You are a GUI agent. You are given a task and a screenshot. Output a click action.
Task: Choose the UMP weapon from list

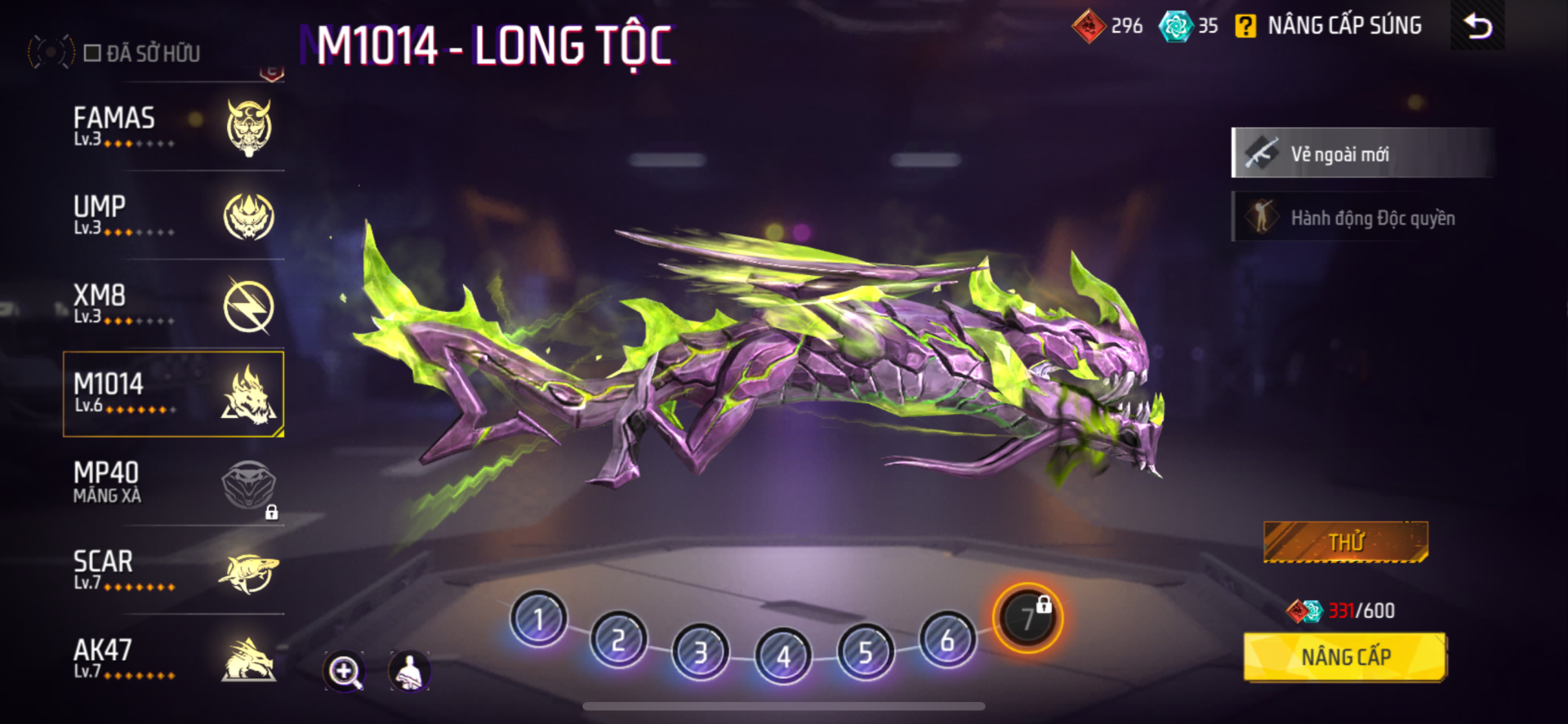[173, 216]
